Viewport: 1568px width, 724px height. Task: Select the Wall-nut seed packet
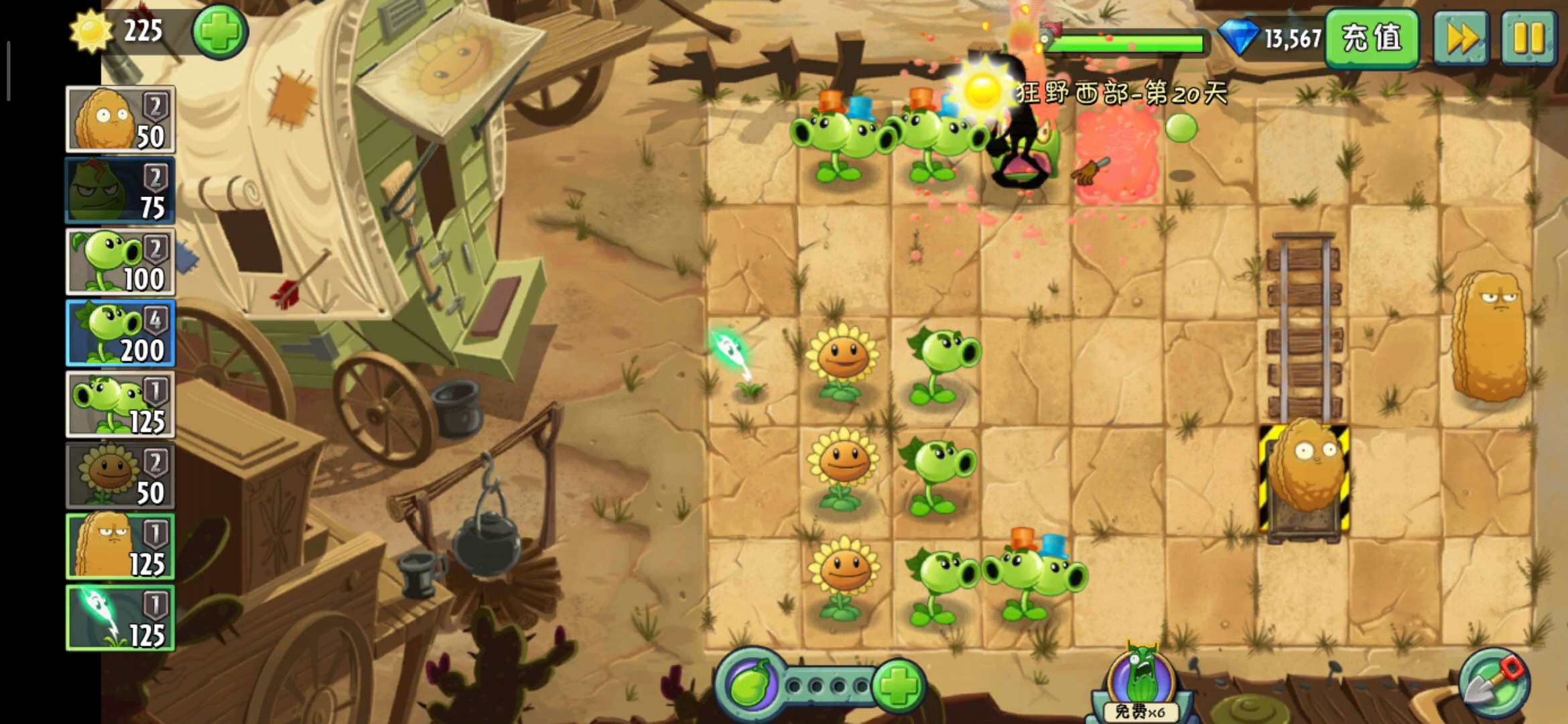pyautogui.click(x=120, y=119)
